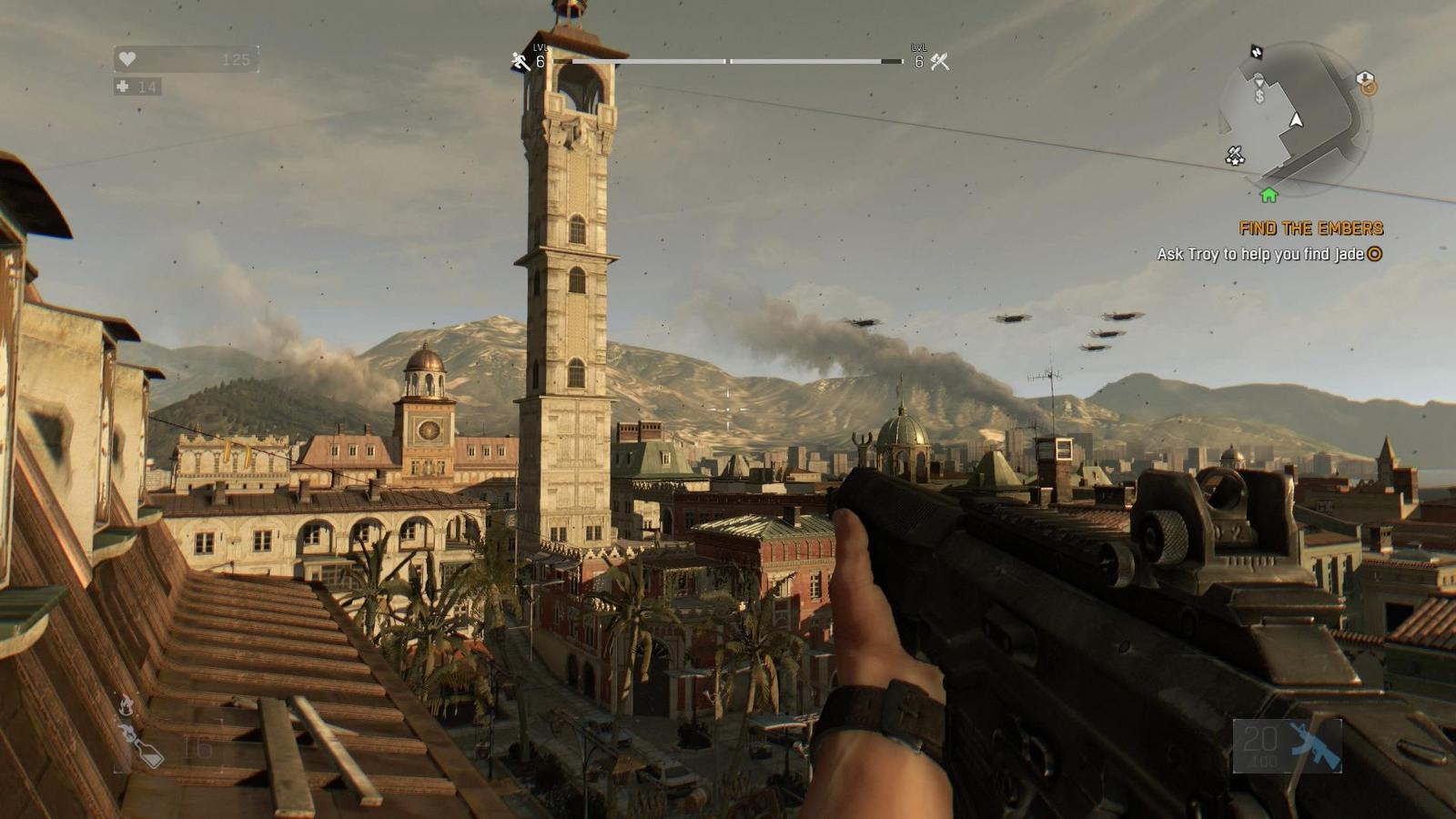
Task: Click the running-figure agility level icon
Action: click(520, 62)
